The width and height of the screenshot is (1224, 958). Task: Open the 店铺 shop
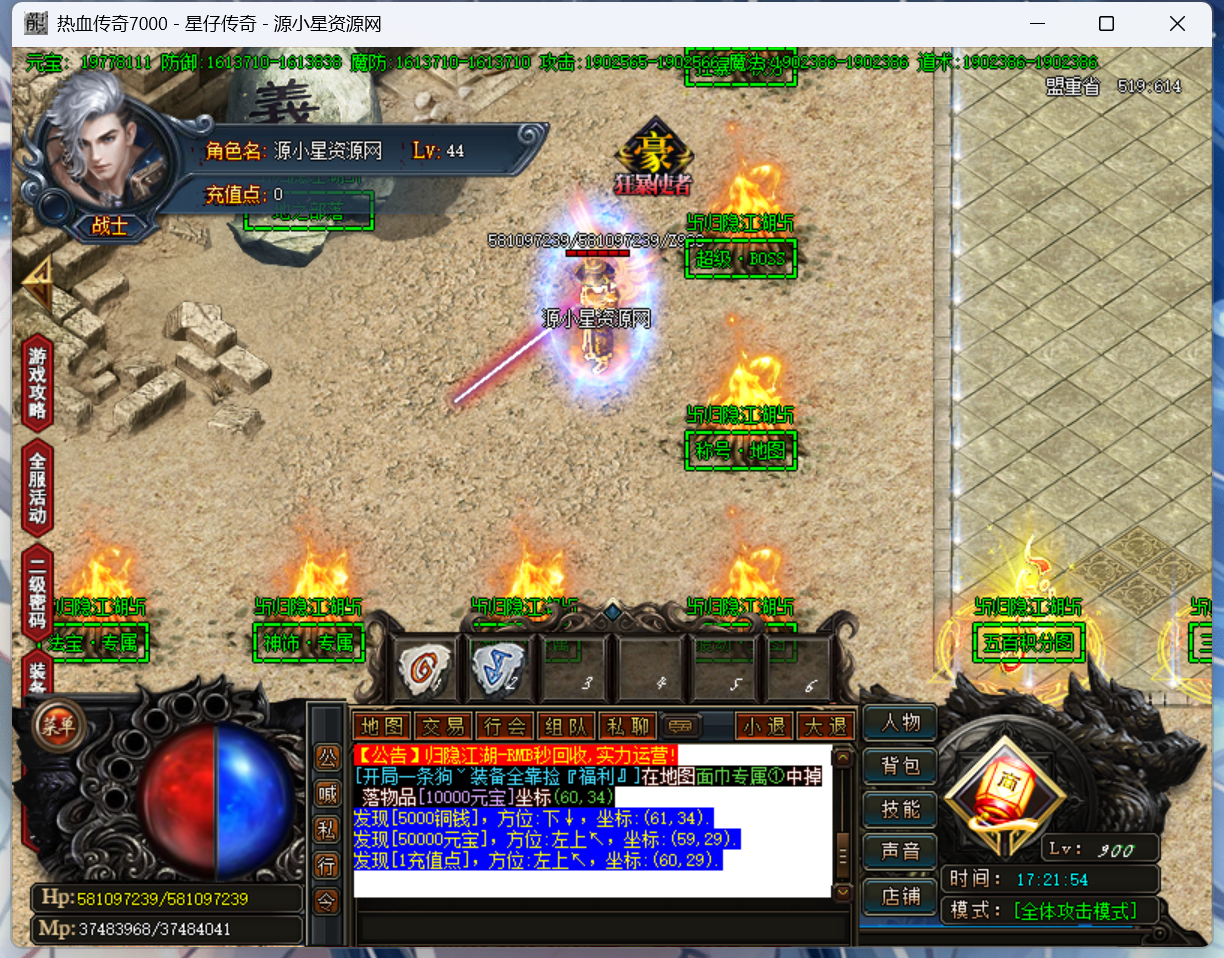click(900, 896)
